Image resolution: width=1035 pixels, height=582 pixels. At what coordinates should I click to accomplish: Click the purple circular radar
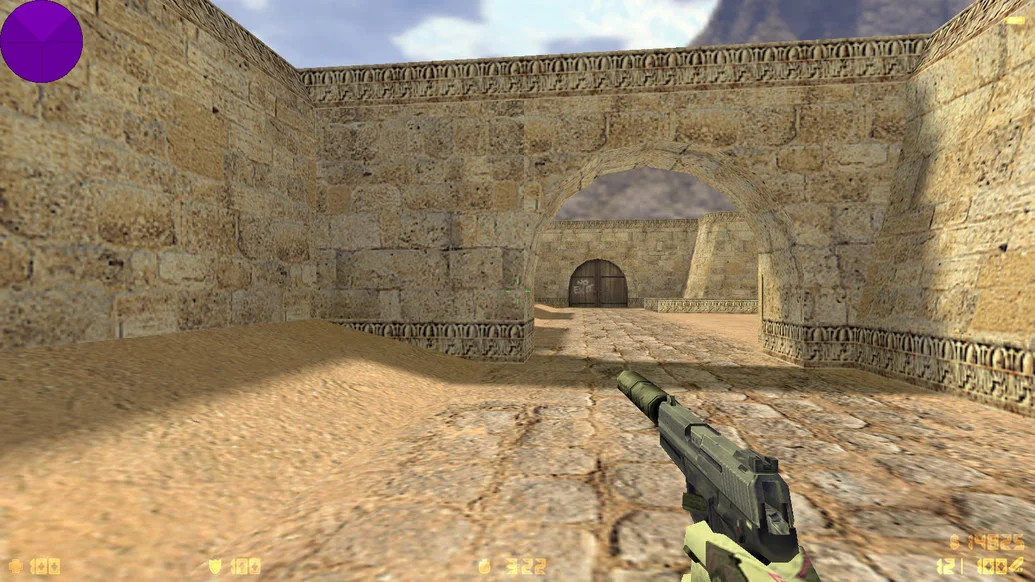[x=41, y=41]
